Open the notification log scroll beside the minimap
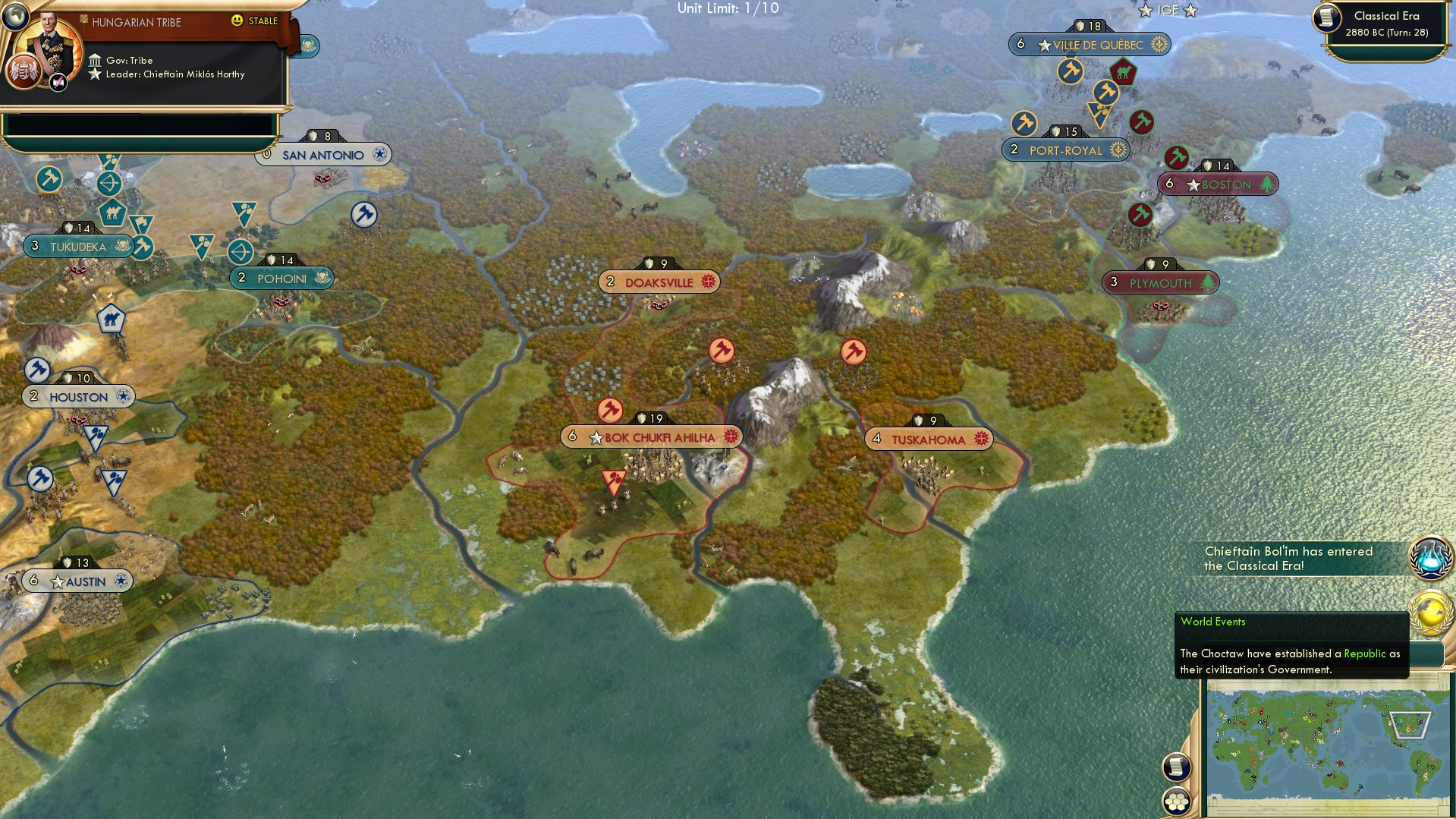This screenshot has width=1456, height=819. point(1178,767)
